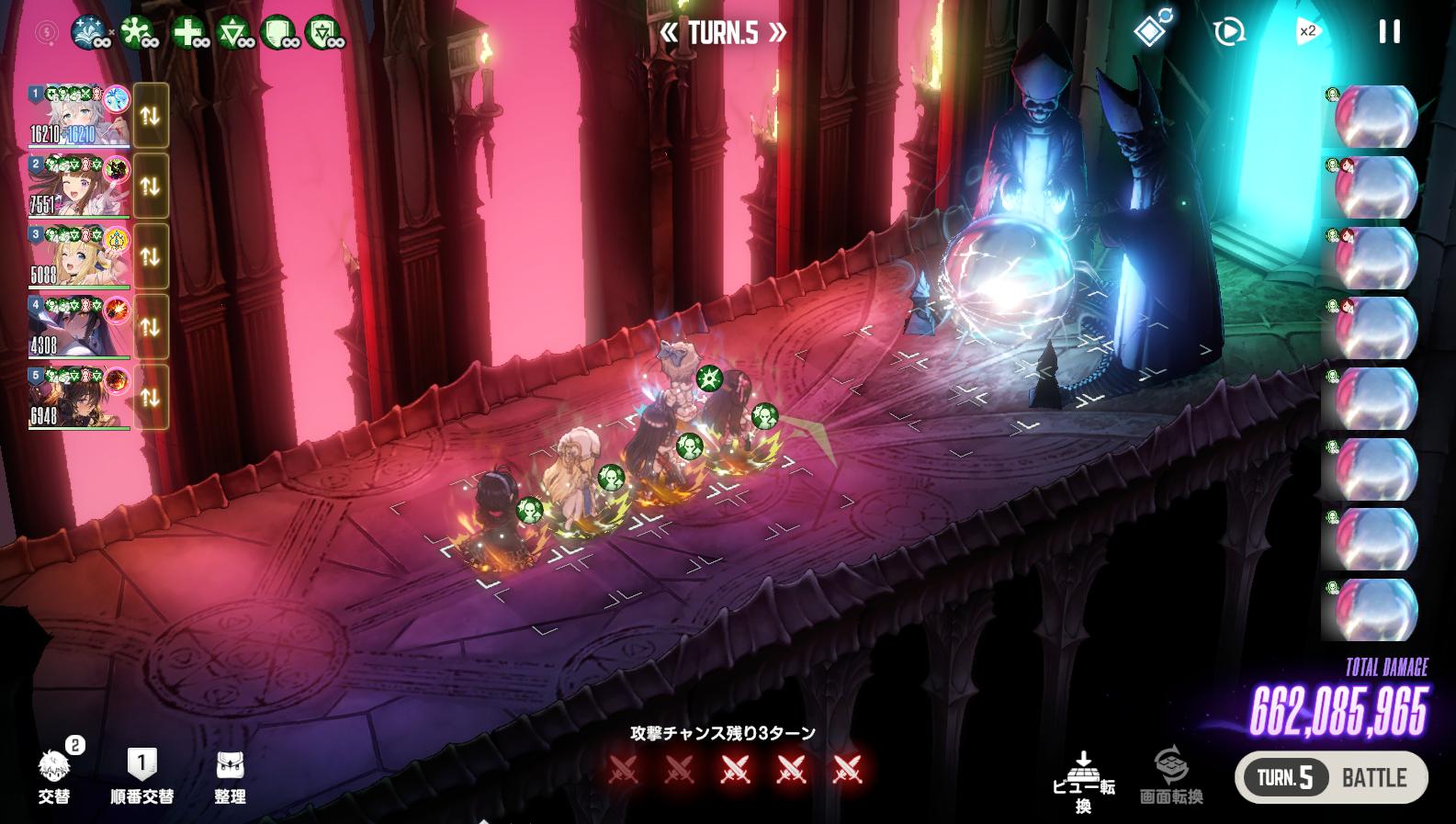The width and height of the screenshot is (1456, 824).
Task: Select party member 2 portrait with 7551 HP
Action: (79, 186)
